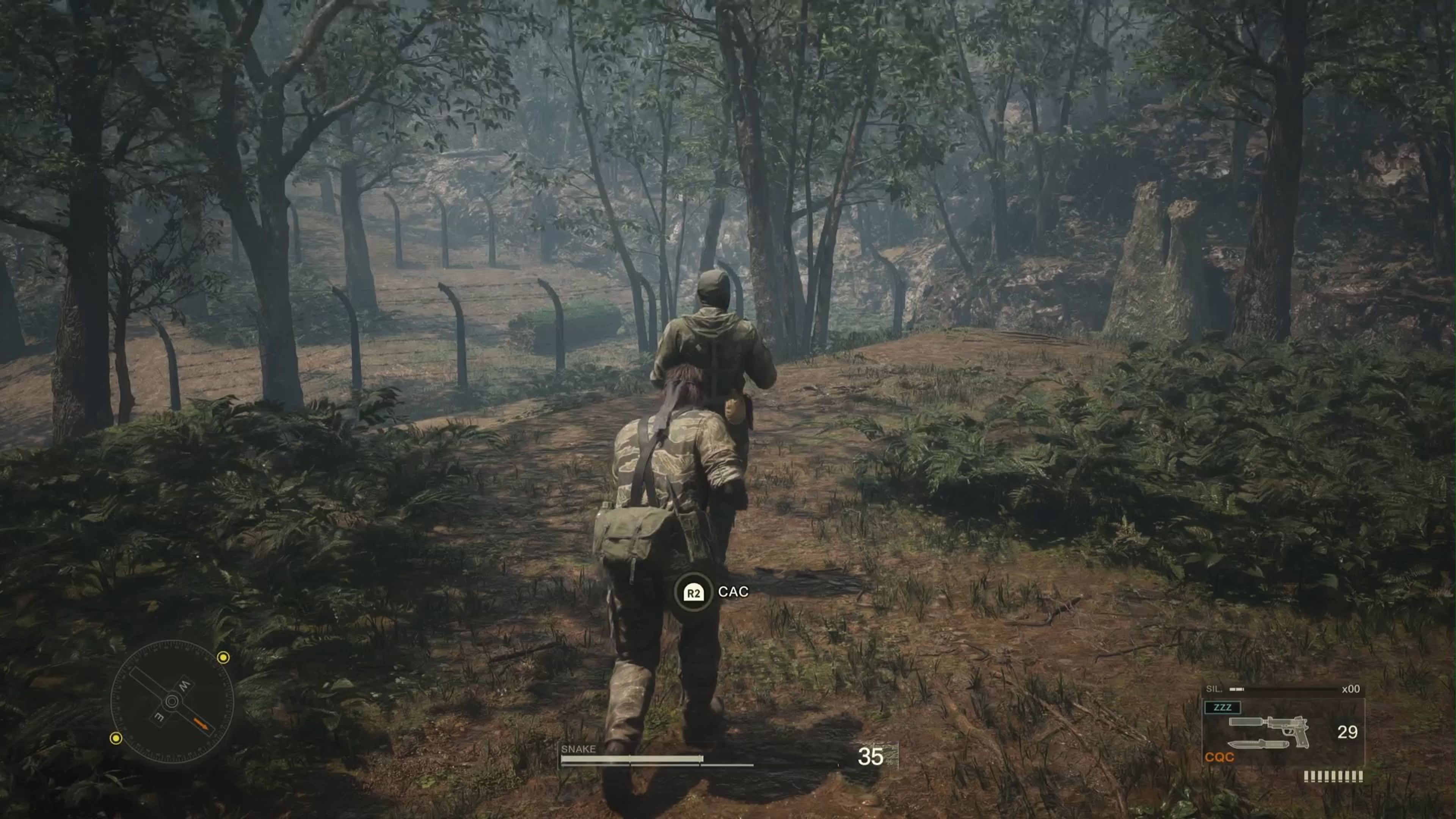Click the compass in the lower-left corner
The width and height of the screenshot is (1456, 819).
coord(172,701)
